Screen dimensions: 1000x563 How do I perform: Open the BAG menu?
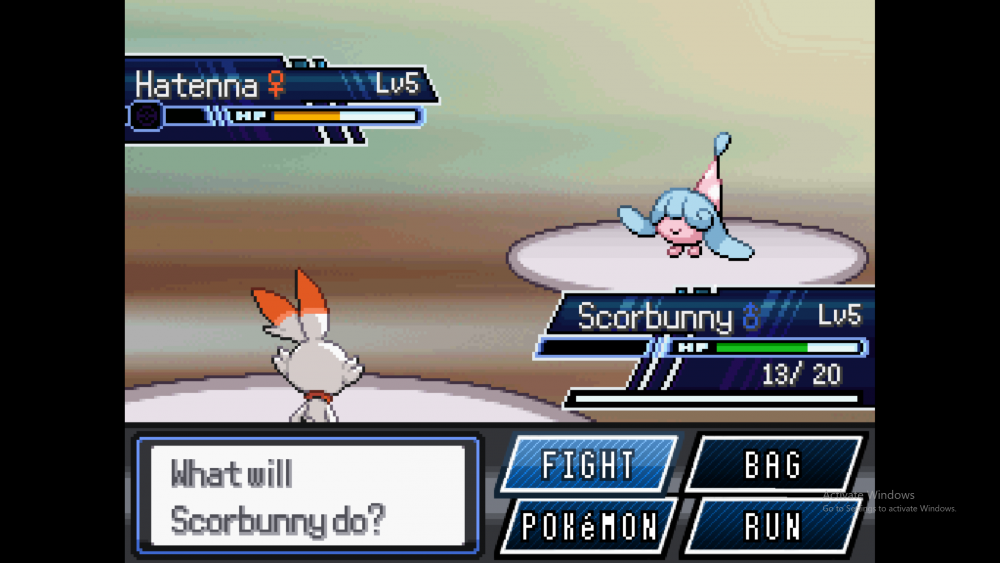click(x=773, y=465)
